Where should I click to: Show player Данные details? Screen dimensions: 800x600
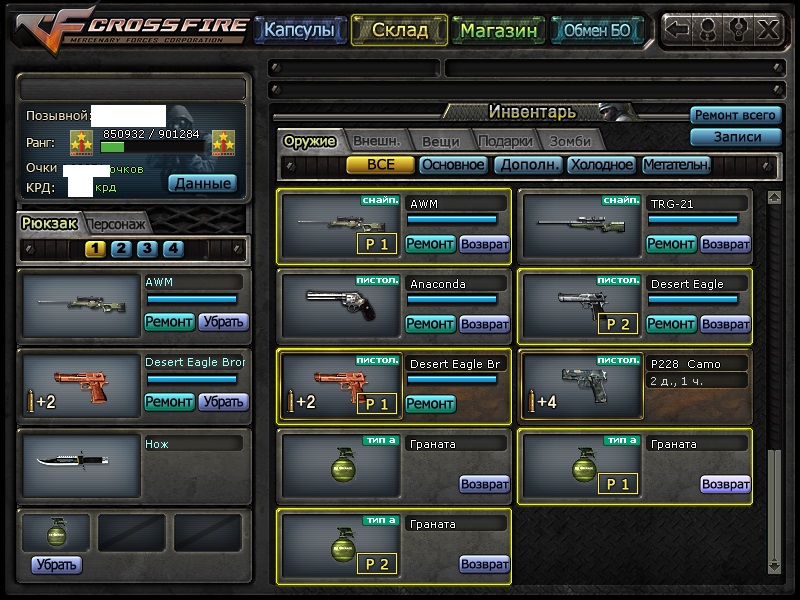tap(201, 183)
